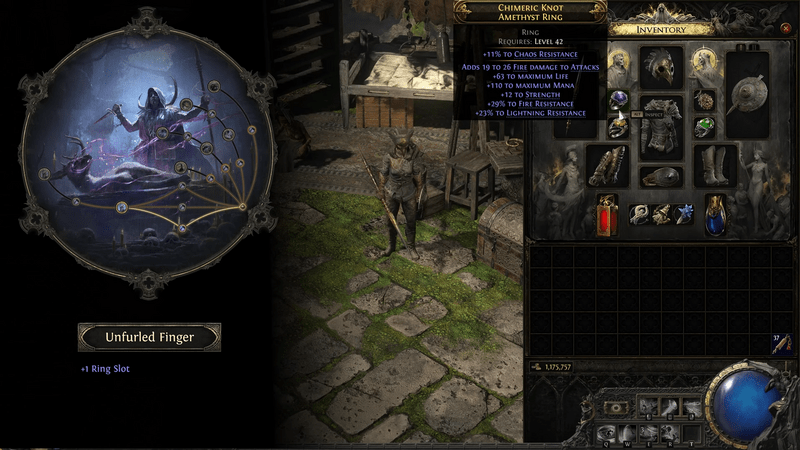800x450 pixels.
Task: Select the equipped gloves slot
Action: (x=606, y=165)
